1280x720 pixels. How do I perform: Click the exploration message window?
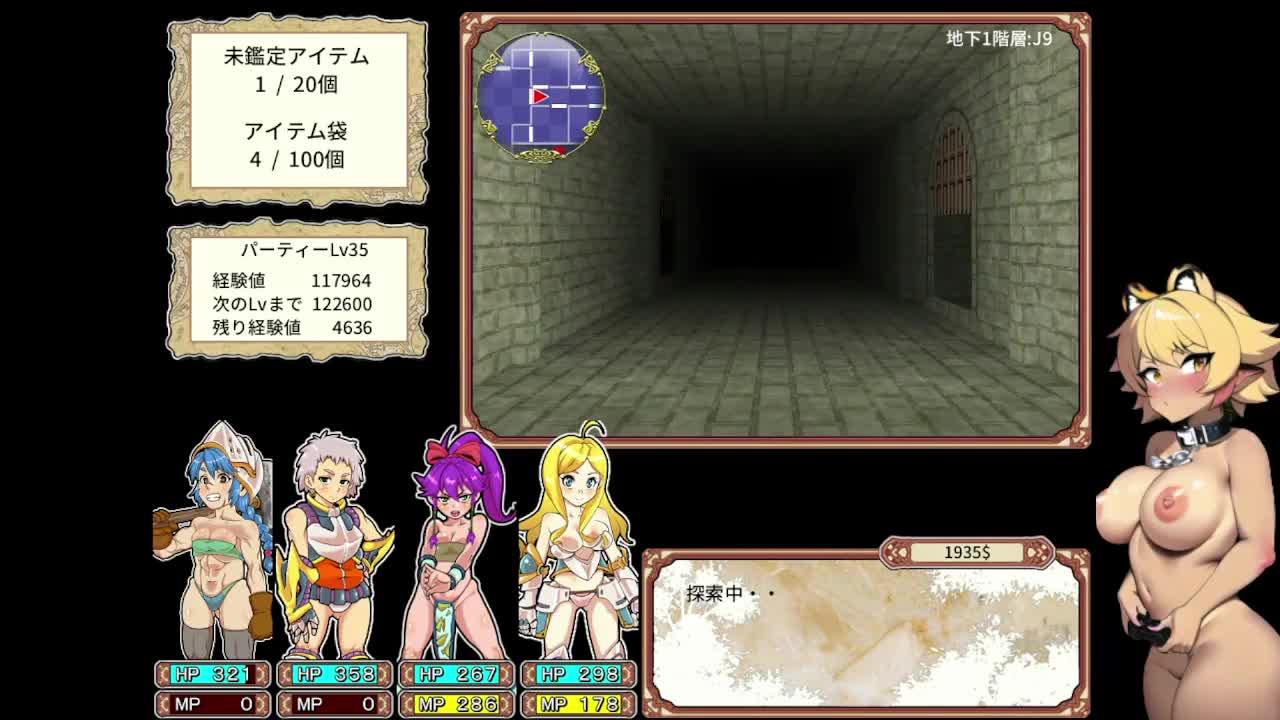(865, 632)
